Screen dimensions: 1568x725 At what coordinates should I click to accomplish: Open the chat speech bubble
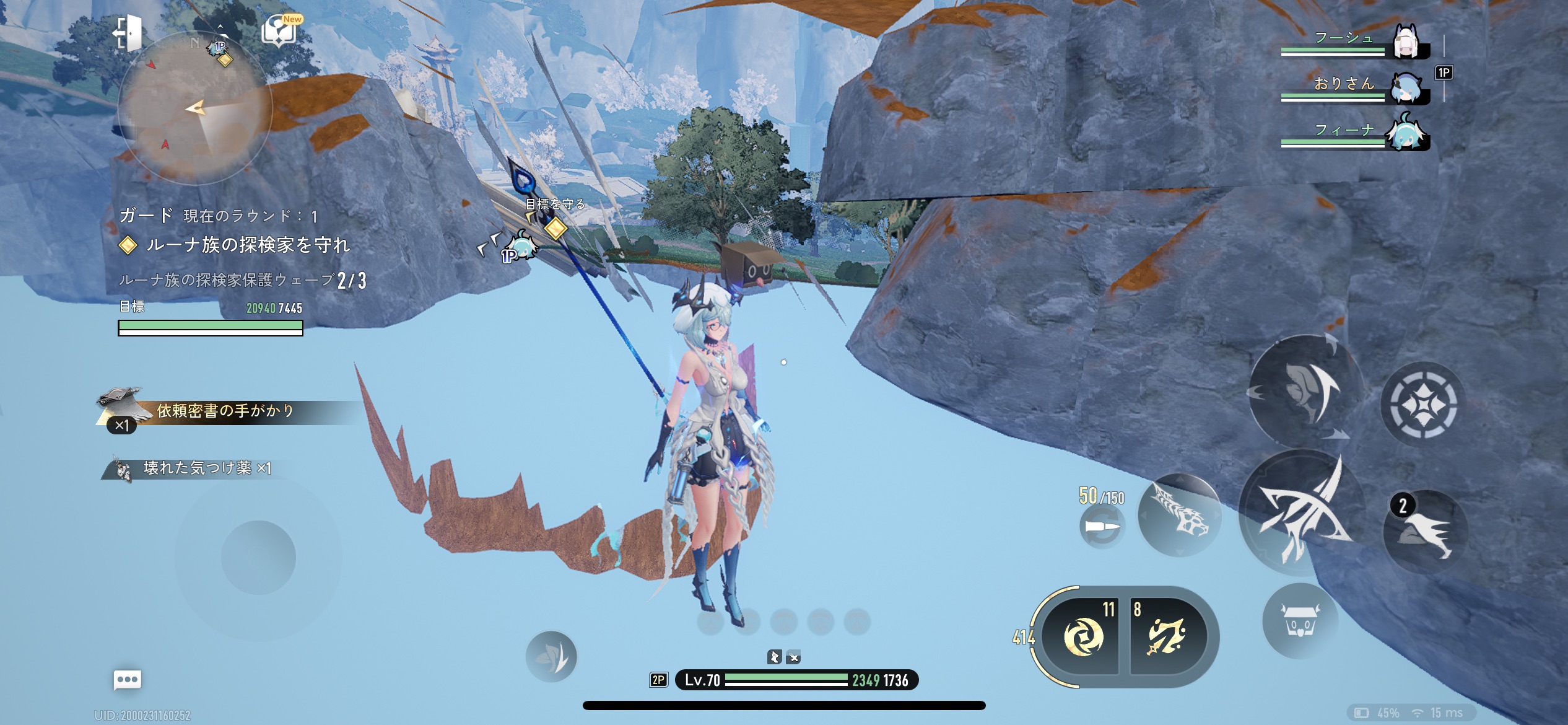coord(128,680)
